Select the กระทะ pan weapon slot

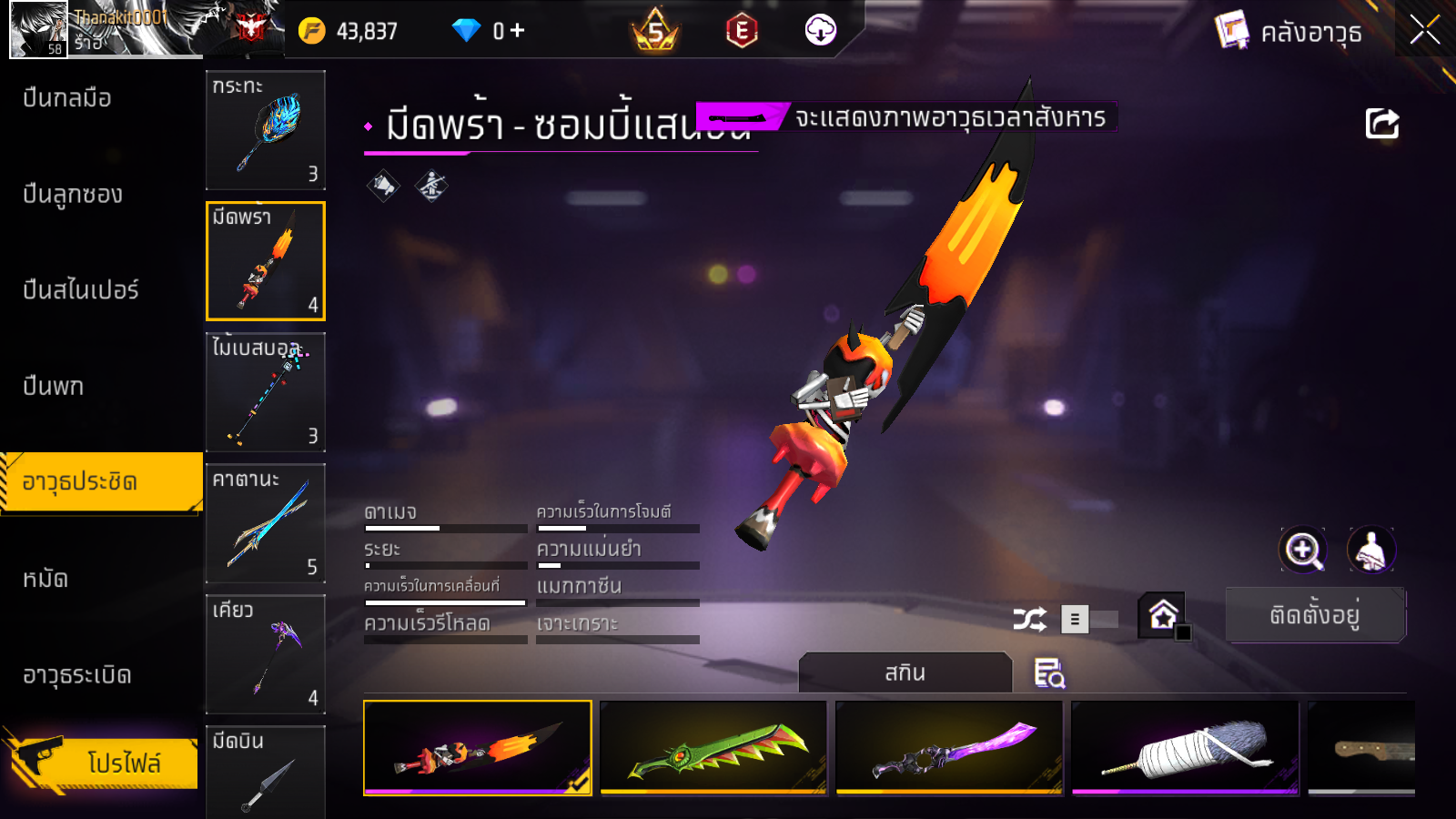(x=266, y=130)
